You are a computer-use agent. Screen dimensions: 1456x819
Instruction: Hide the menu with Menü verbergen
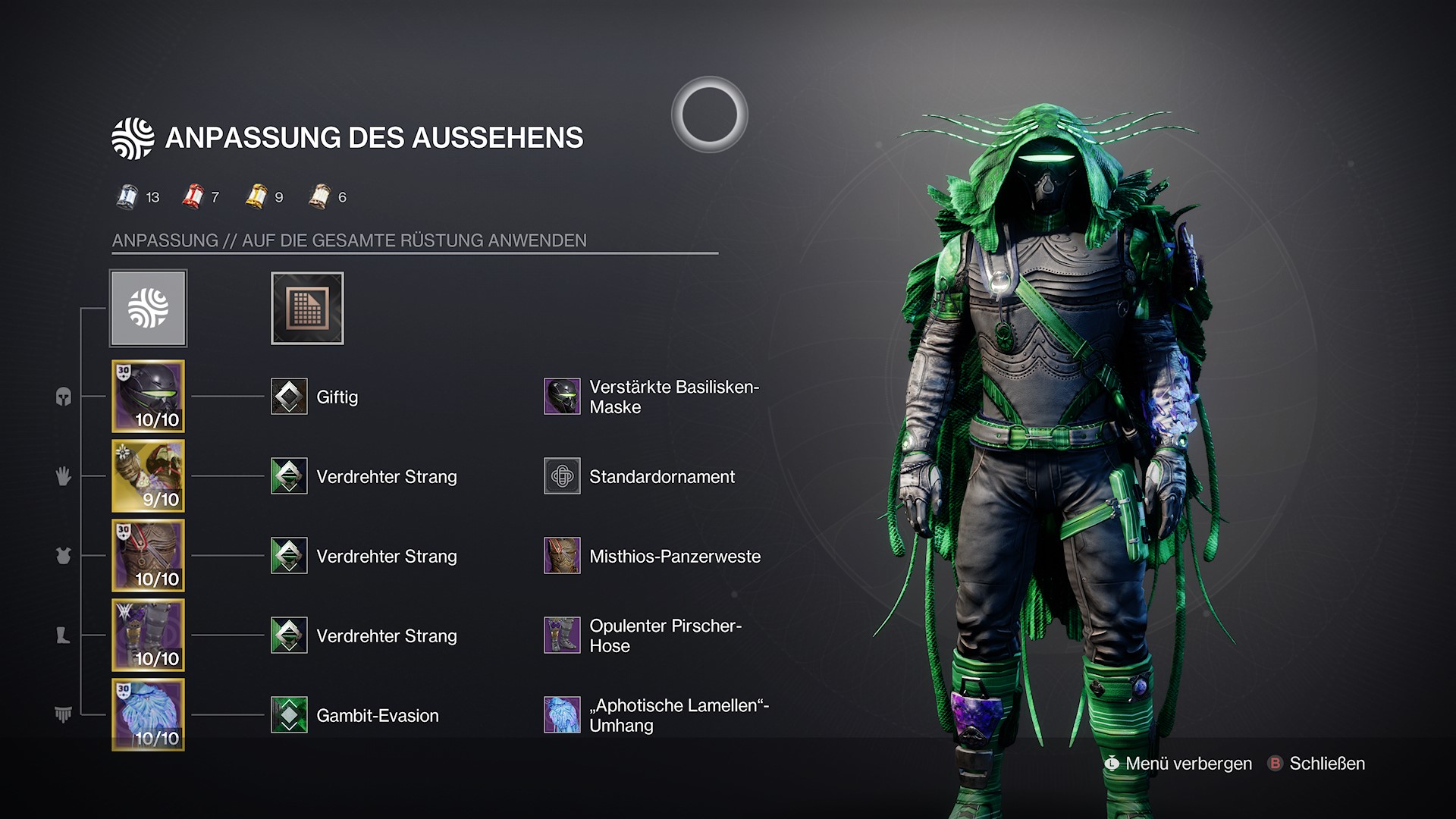1179,764
